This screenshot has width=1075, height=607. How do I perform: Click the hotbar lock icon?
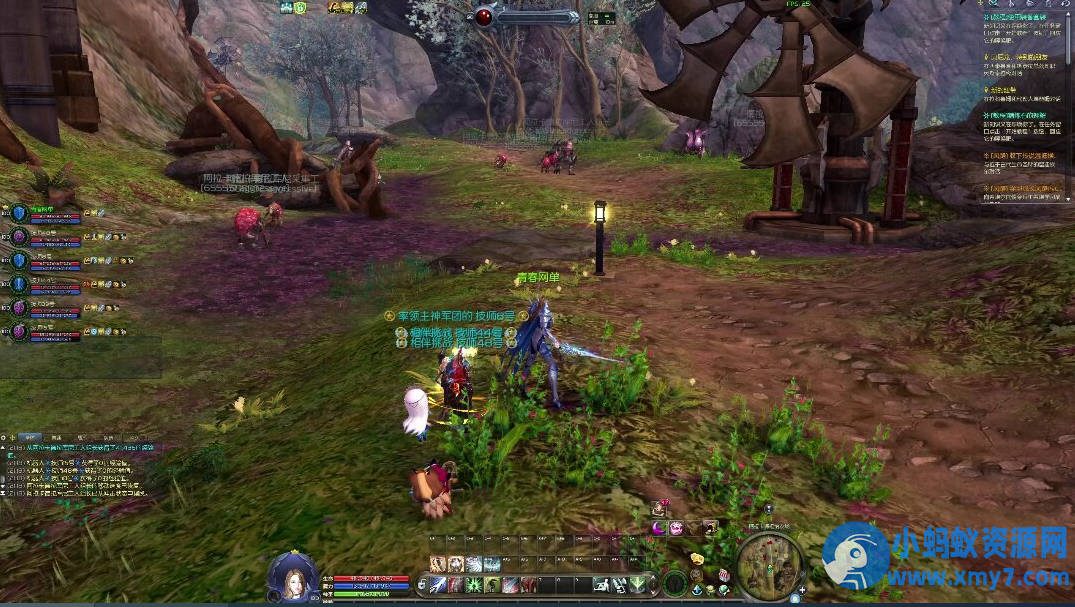tap(424, 584)
